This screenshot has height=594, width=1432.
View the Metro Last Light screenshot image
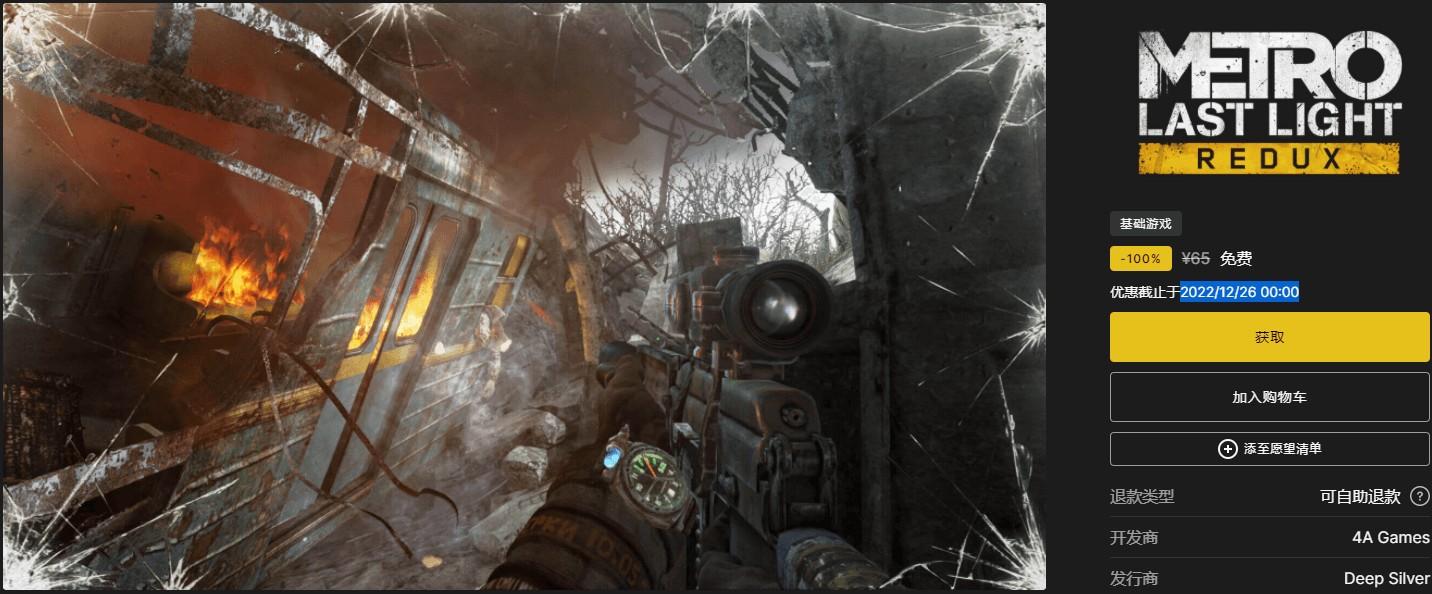point(524,297)
